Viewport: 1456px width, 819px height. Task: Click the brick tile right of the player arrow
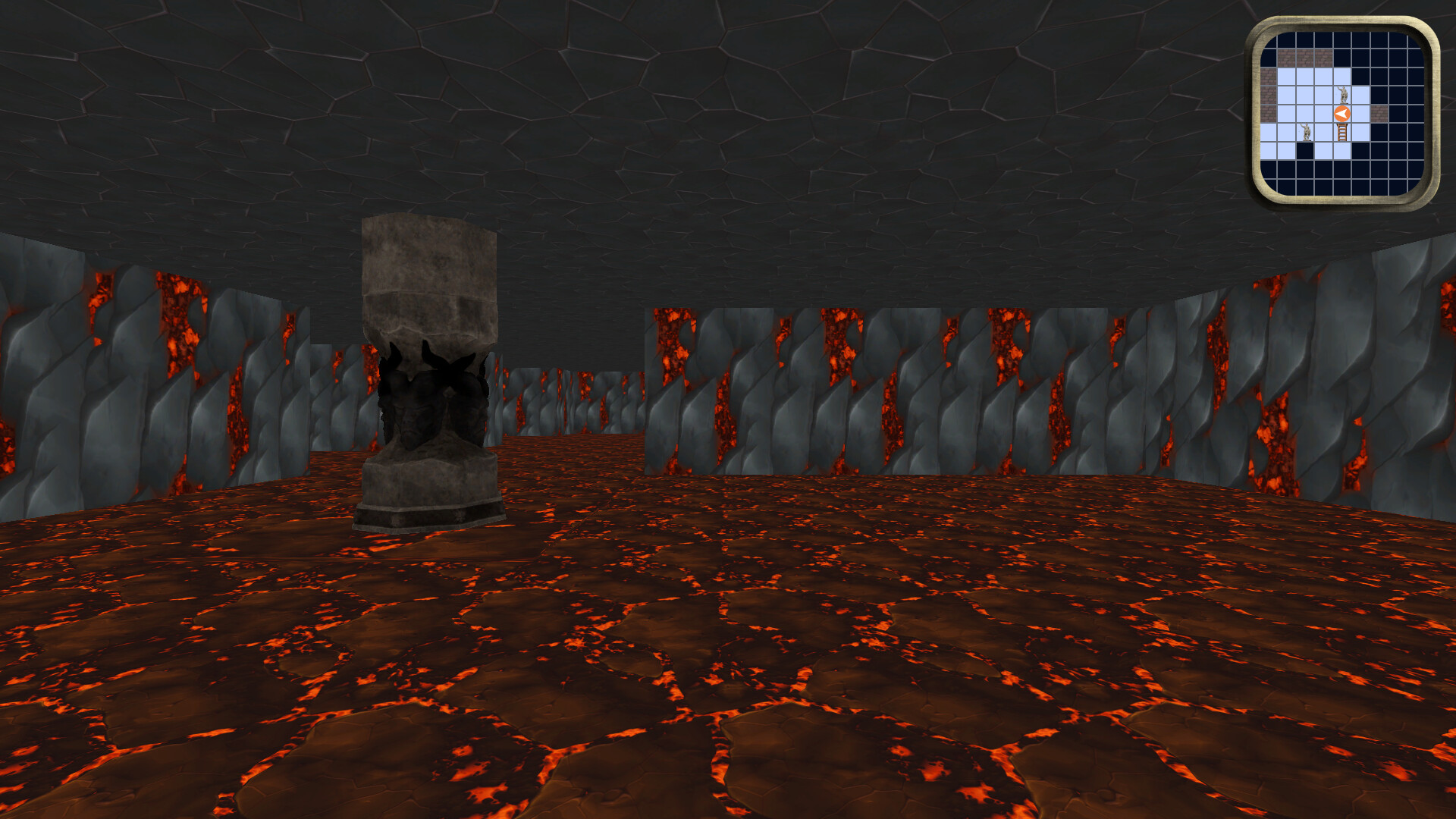click(x=1380, y=113)
